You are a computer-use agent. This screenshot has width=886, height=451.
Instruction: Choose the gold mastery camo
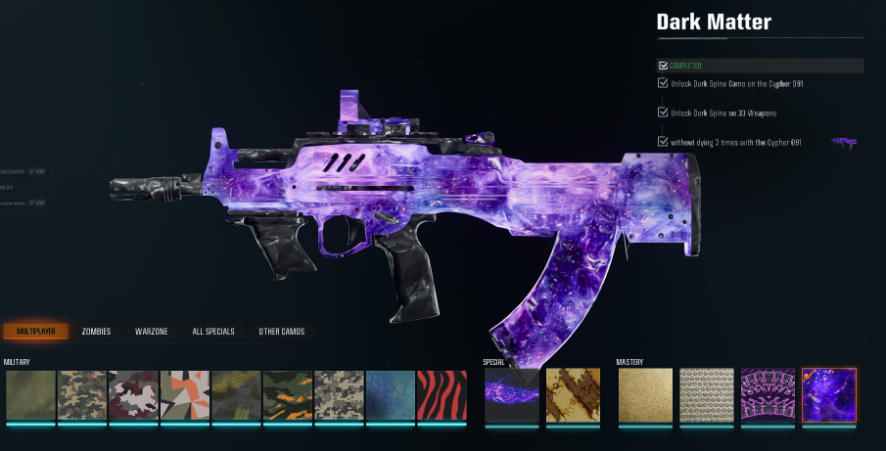point(644,395)
